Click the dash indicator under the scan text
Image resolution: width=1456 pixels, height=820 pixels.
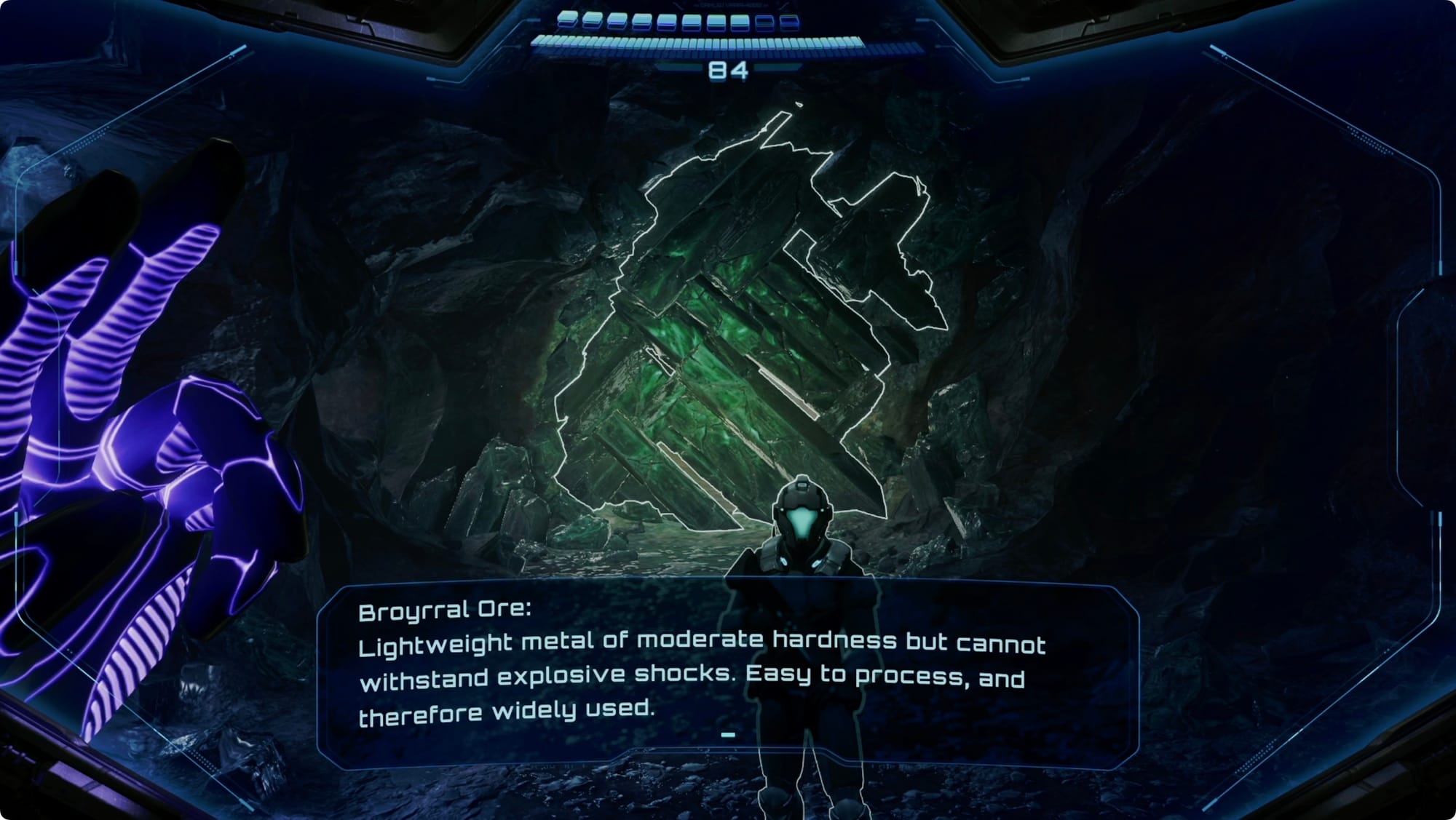tap(728, 735)
